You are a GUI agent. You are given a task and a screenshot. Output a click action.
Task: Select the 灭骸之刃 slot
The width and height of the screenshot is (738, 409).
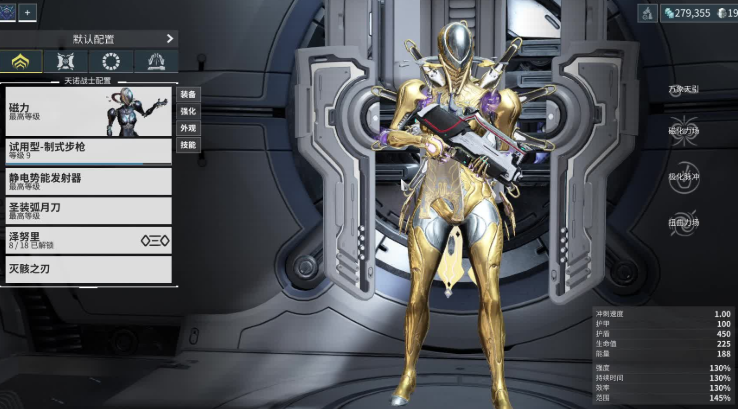[88, 269]
